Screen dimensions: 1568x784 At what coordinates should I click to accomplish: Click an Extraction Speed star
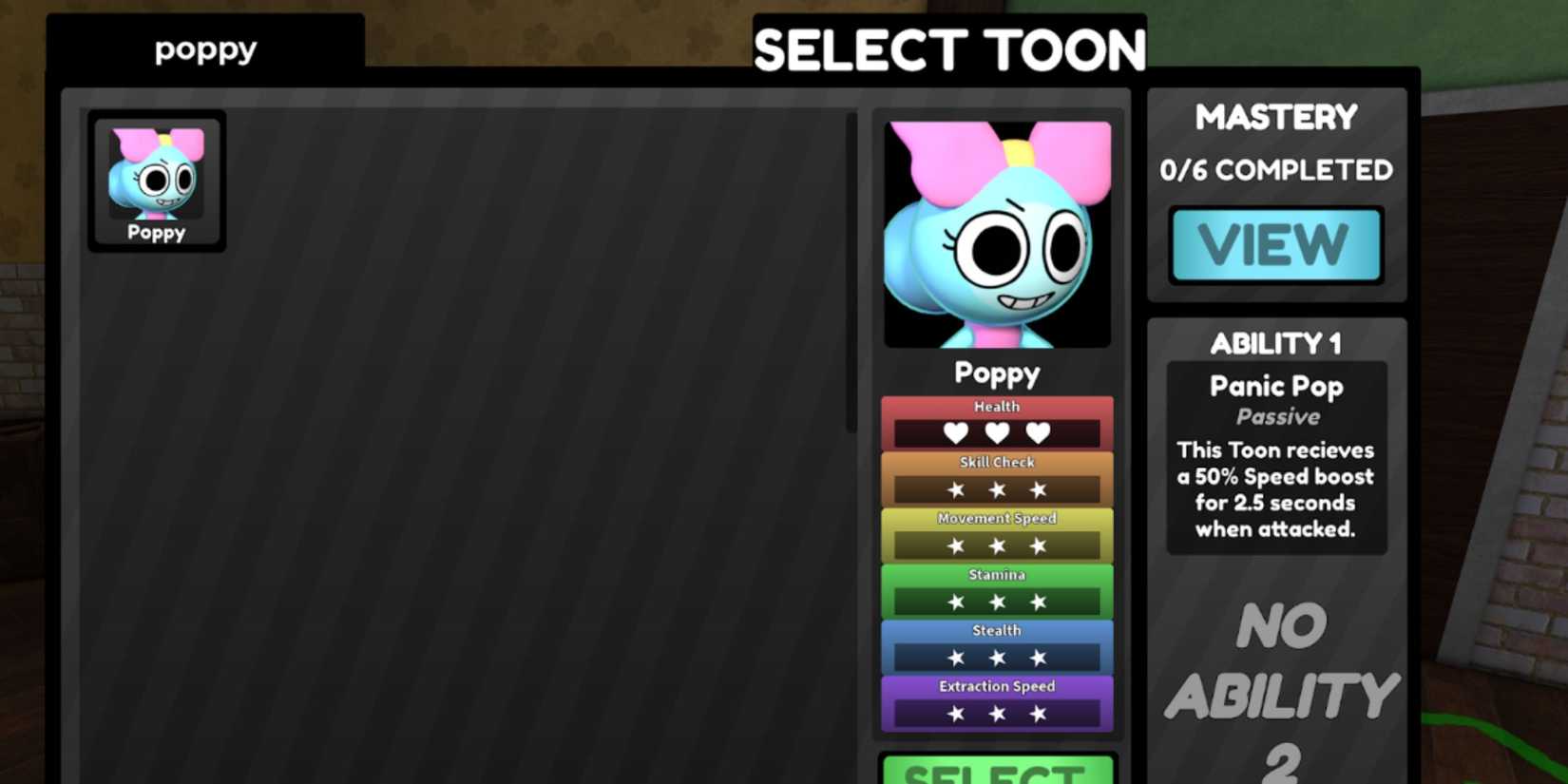click(x=996, y=713)
